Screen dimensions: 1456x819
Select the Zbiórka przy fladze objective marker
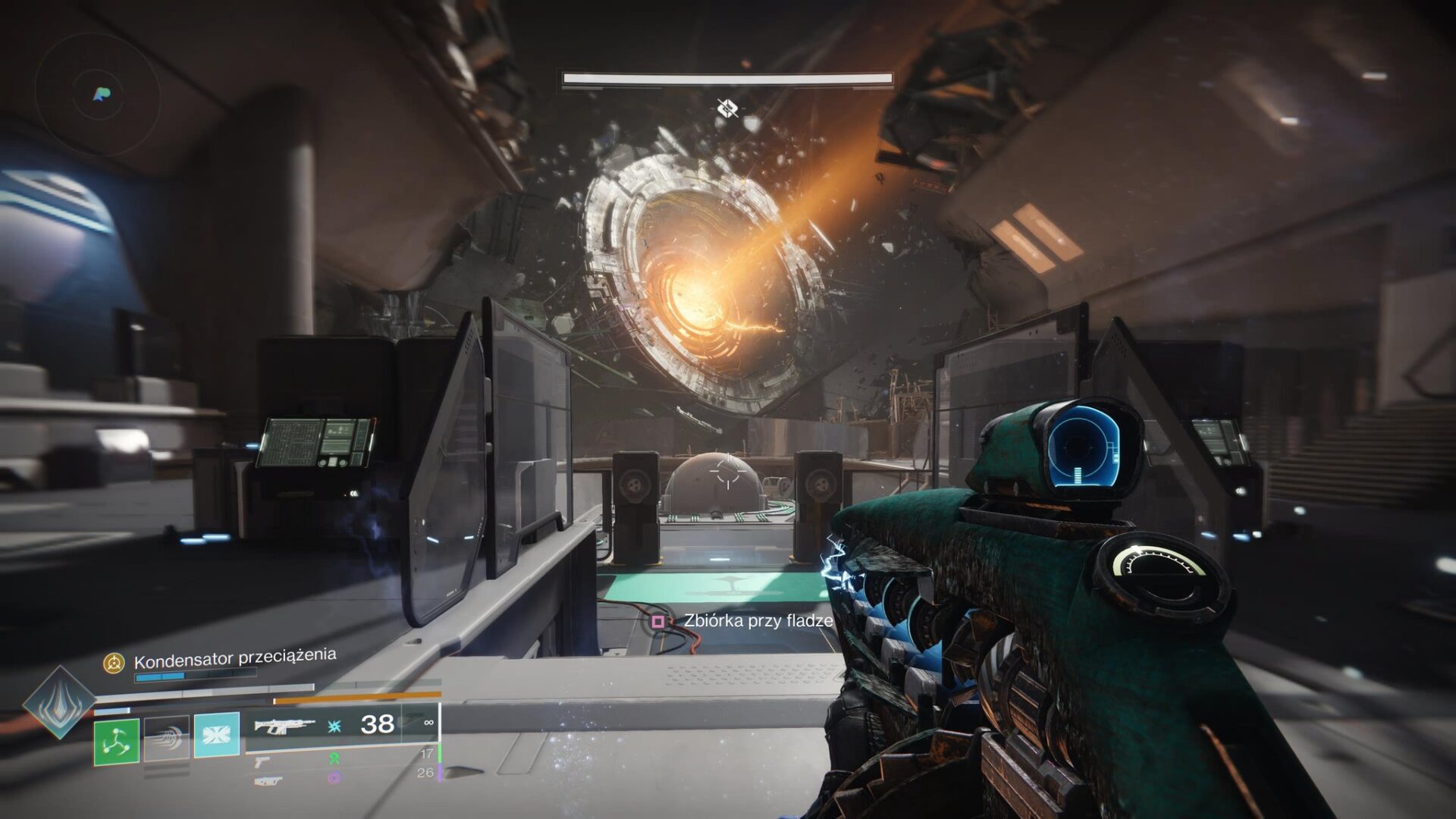(x=658, y=622)
